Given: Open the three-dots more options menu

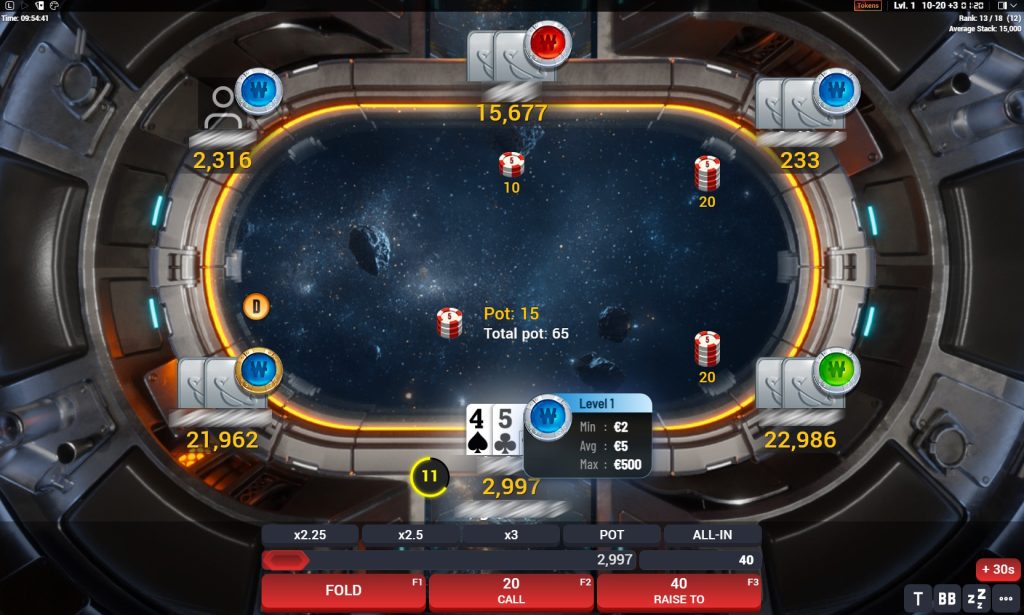Looking at the screenshot, I should (x=1005, y=599).
